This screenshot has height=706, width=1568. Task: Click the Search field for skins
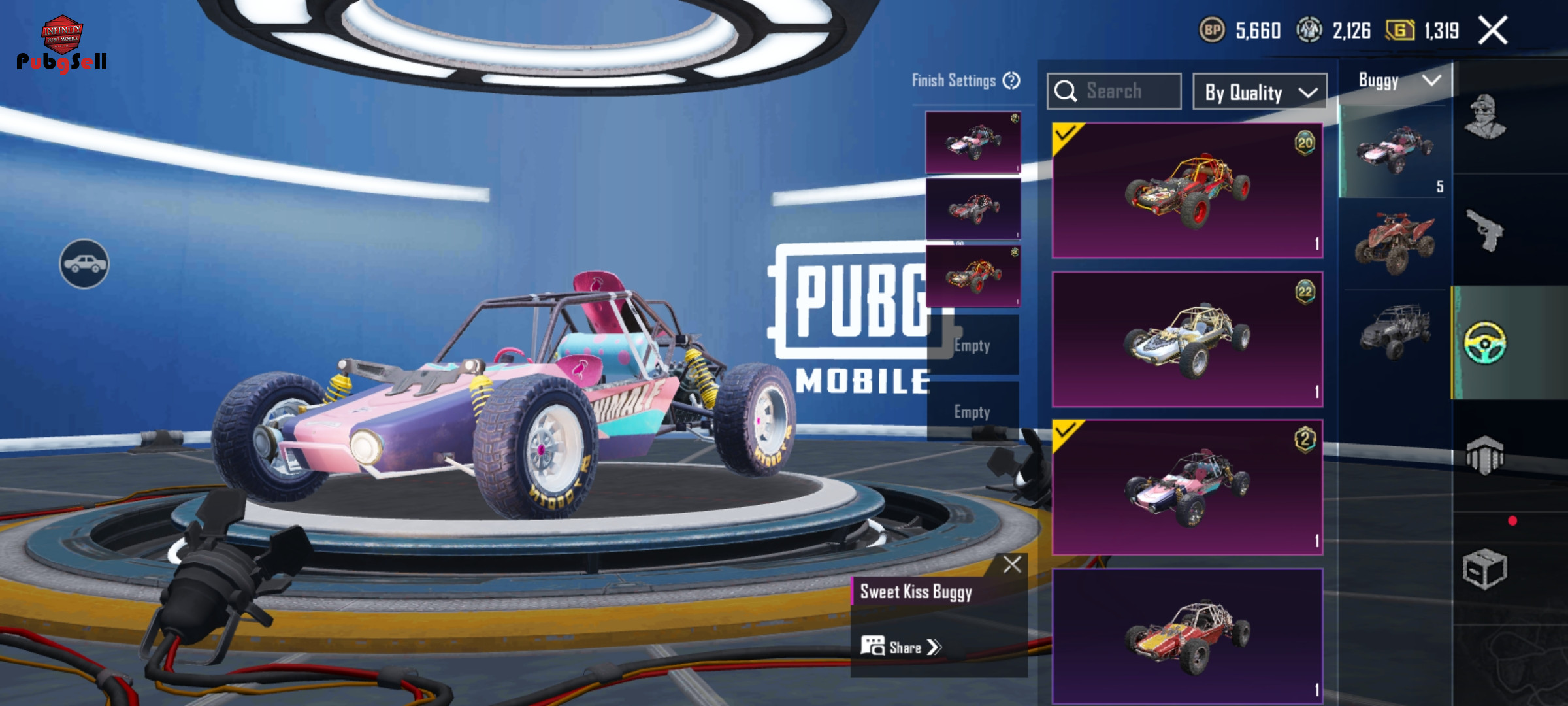1114,91
